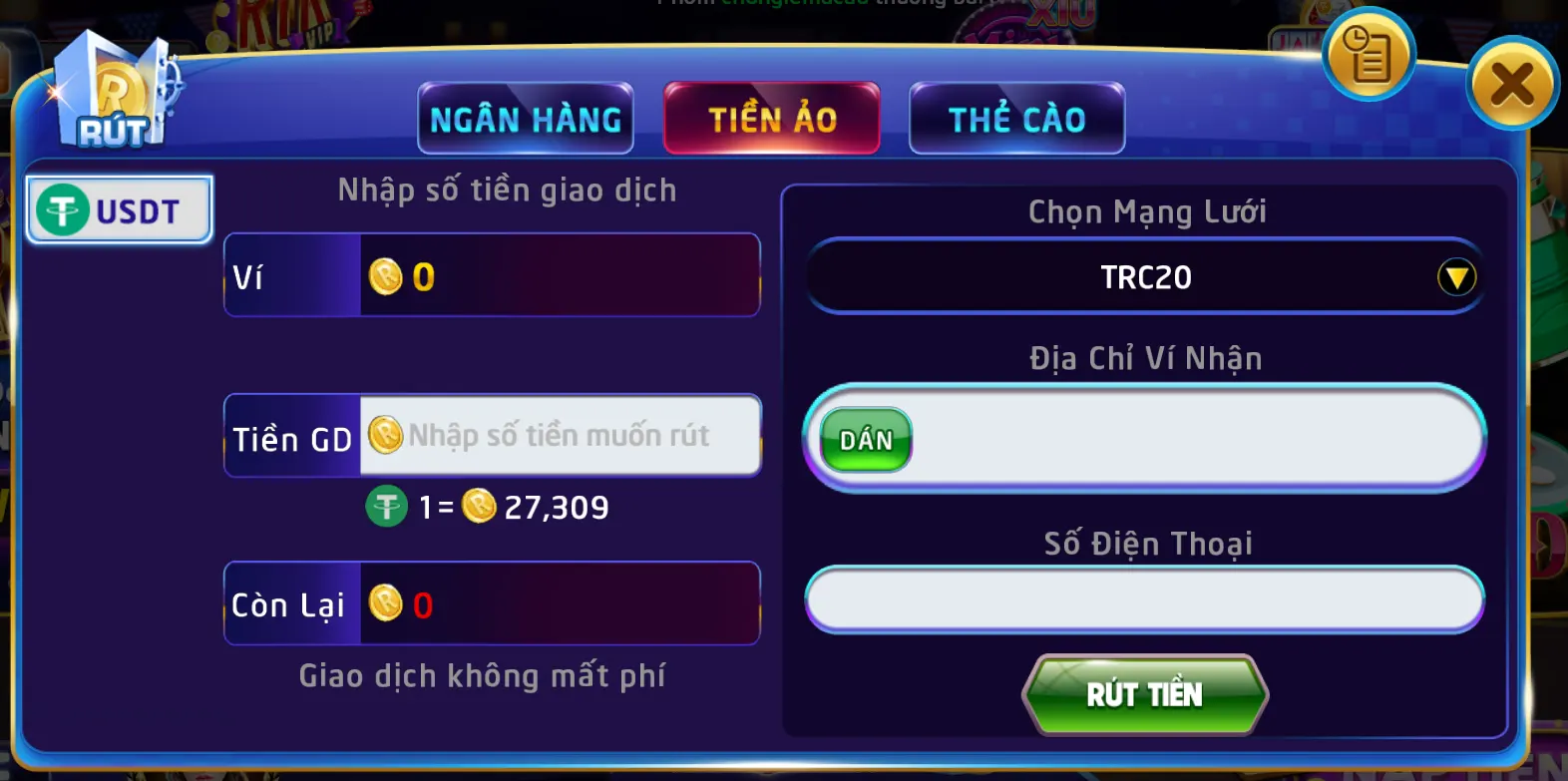Open the transaction history log
Screen dimensions: 1568x781
(1368, 57)
